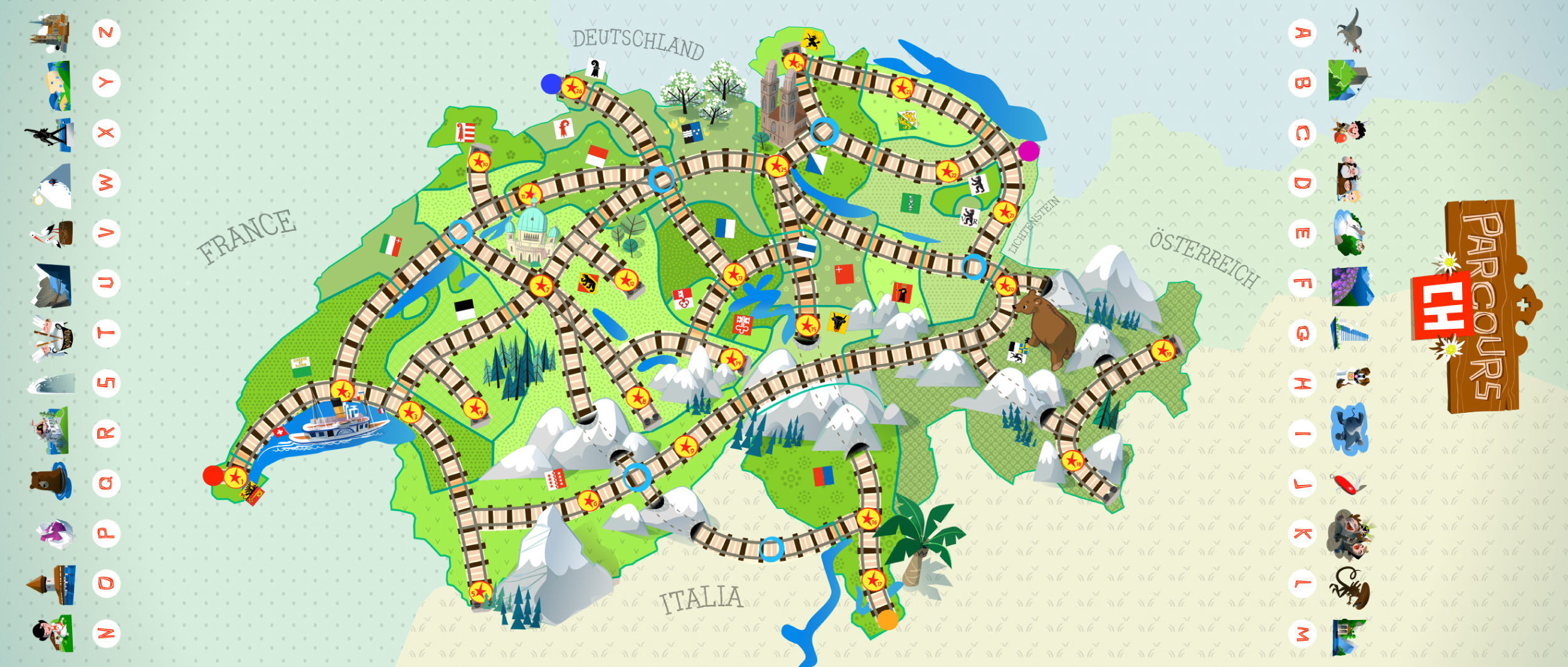Choose the letter Z circle
This screenshot has width=1568, height=667.
[x=106, y=33]
